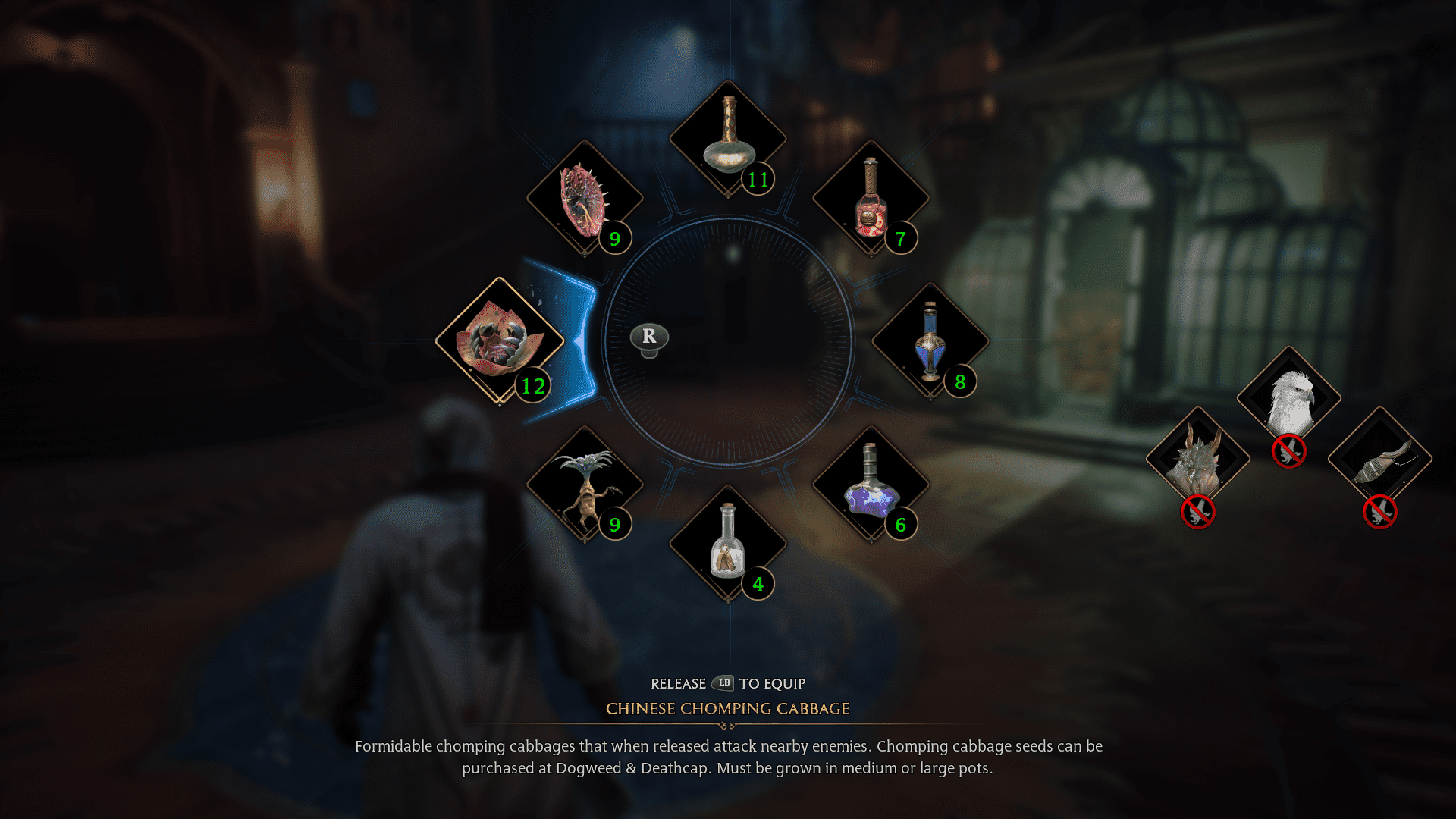
Task: Select the Mandrake slot
Action: [584, 485]
